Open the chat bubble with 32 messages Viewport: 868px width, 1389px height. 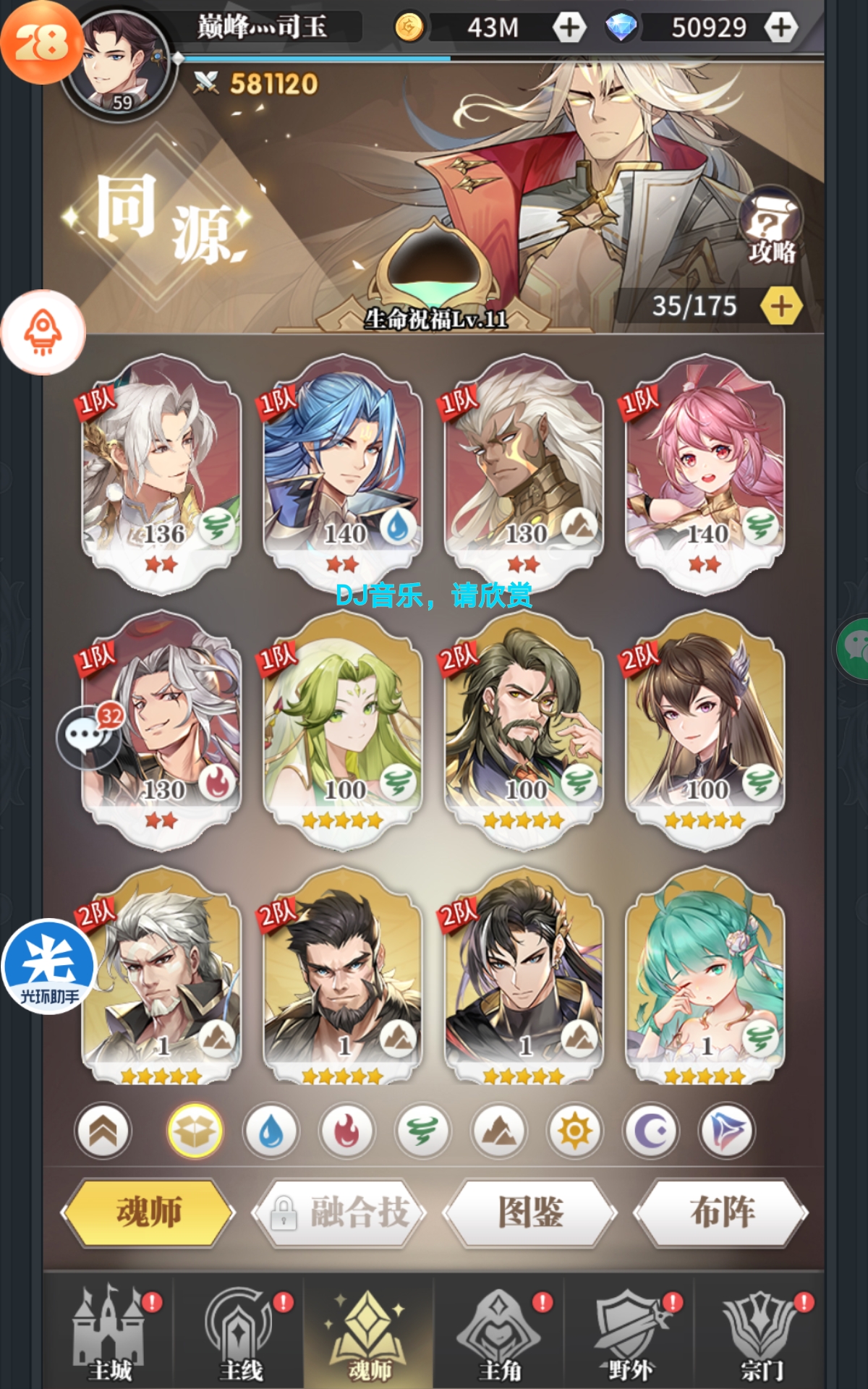click(x=88, y=736)
